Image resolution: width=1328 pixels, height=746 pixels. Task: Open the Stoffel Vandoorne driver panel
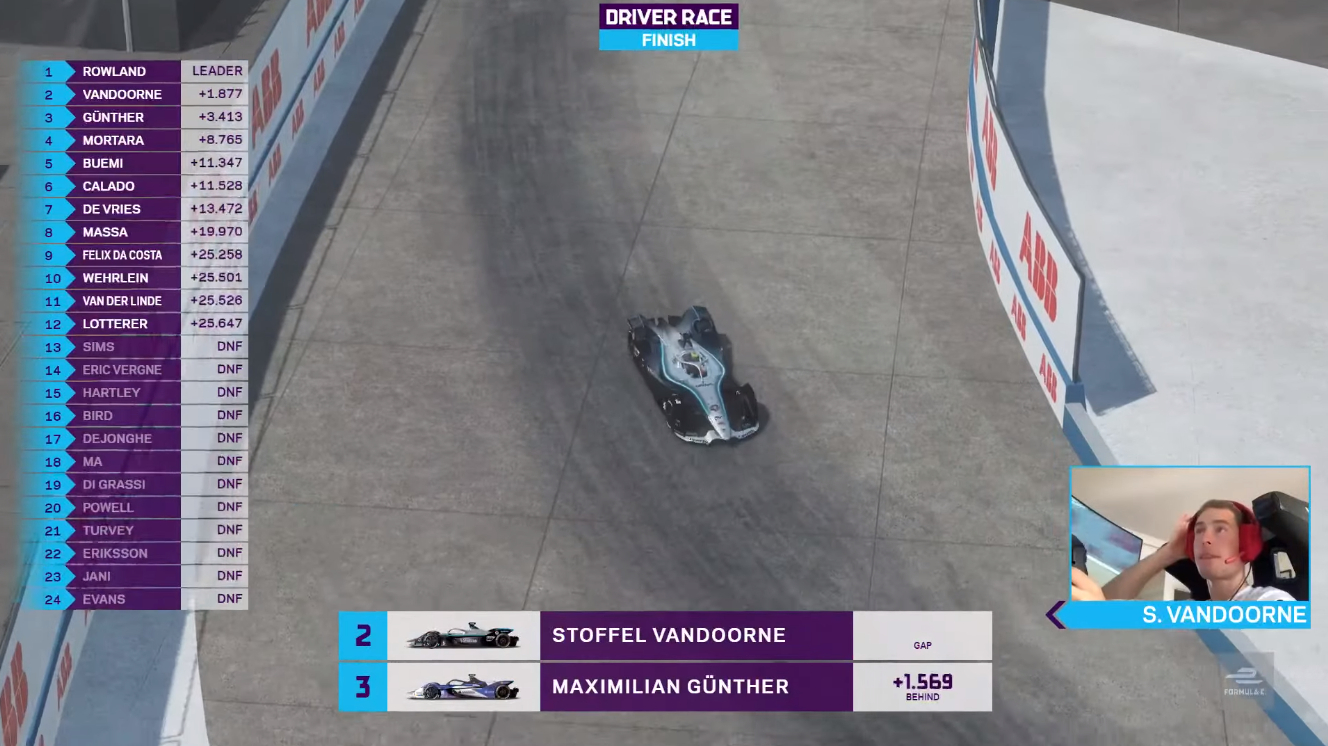tap(665, 636)
